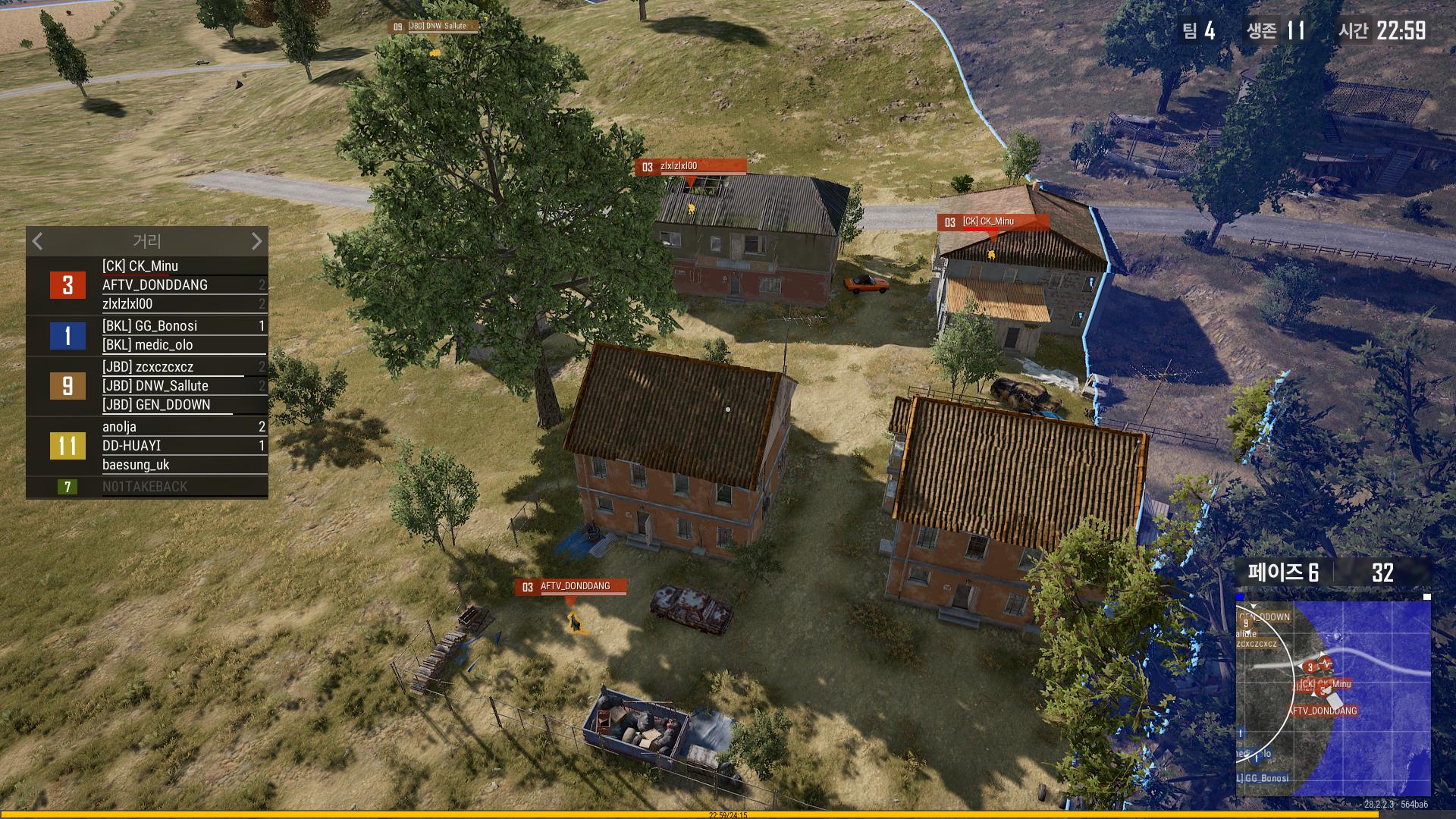The width and height of the screenshot is (1456, 819).
Task: Select [CK] CK_Minu in the player list
Action: [182, 266]
